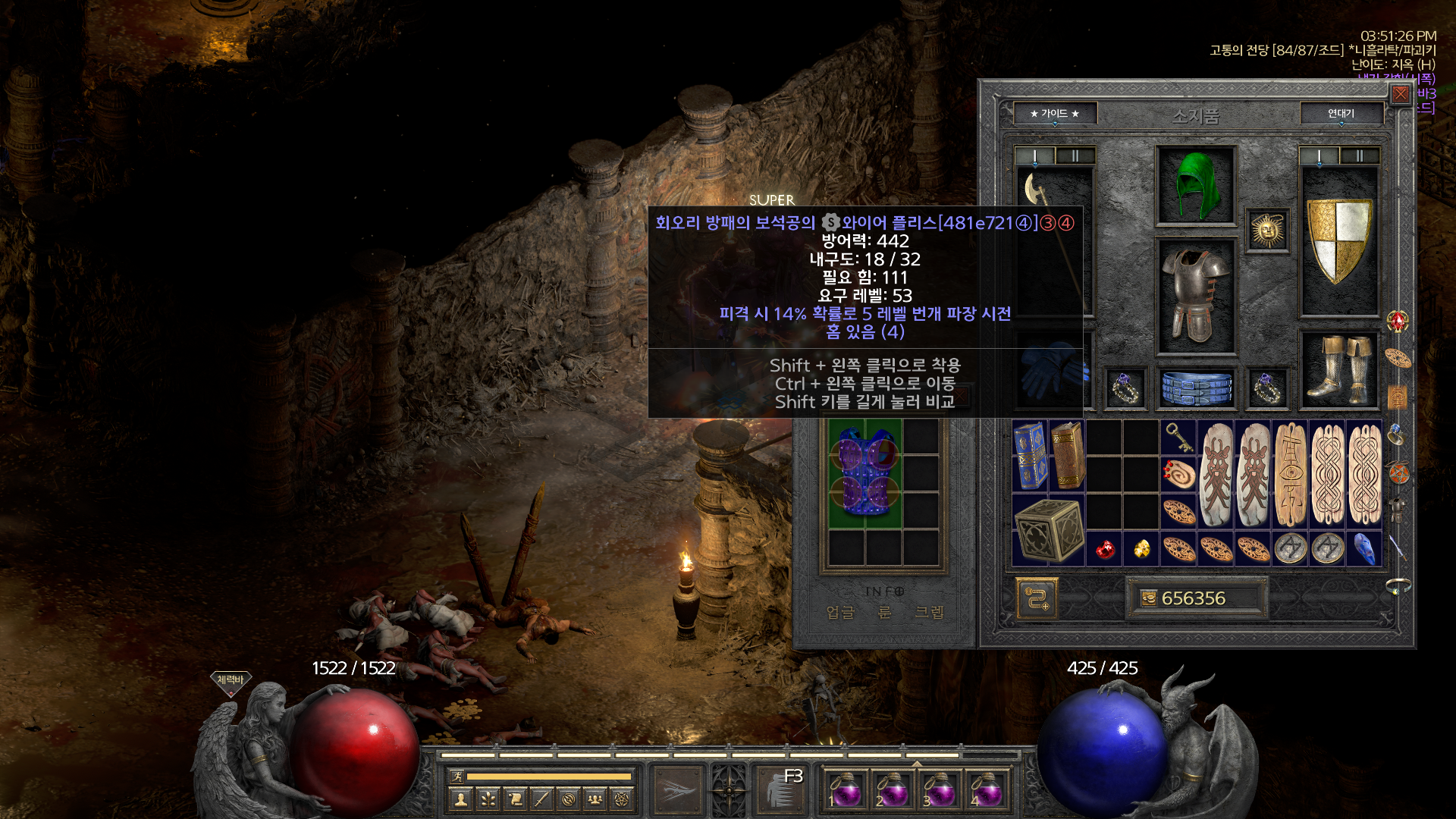Open the character screen button
This screenshot has height=819, width=1456.
[x=460, y=799]
